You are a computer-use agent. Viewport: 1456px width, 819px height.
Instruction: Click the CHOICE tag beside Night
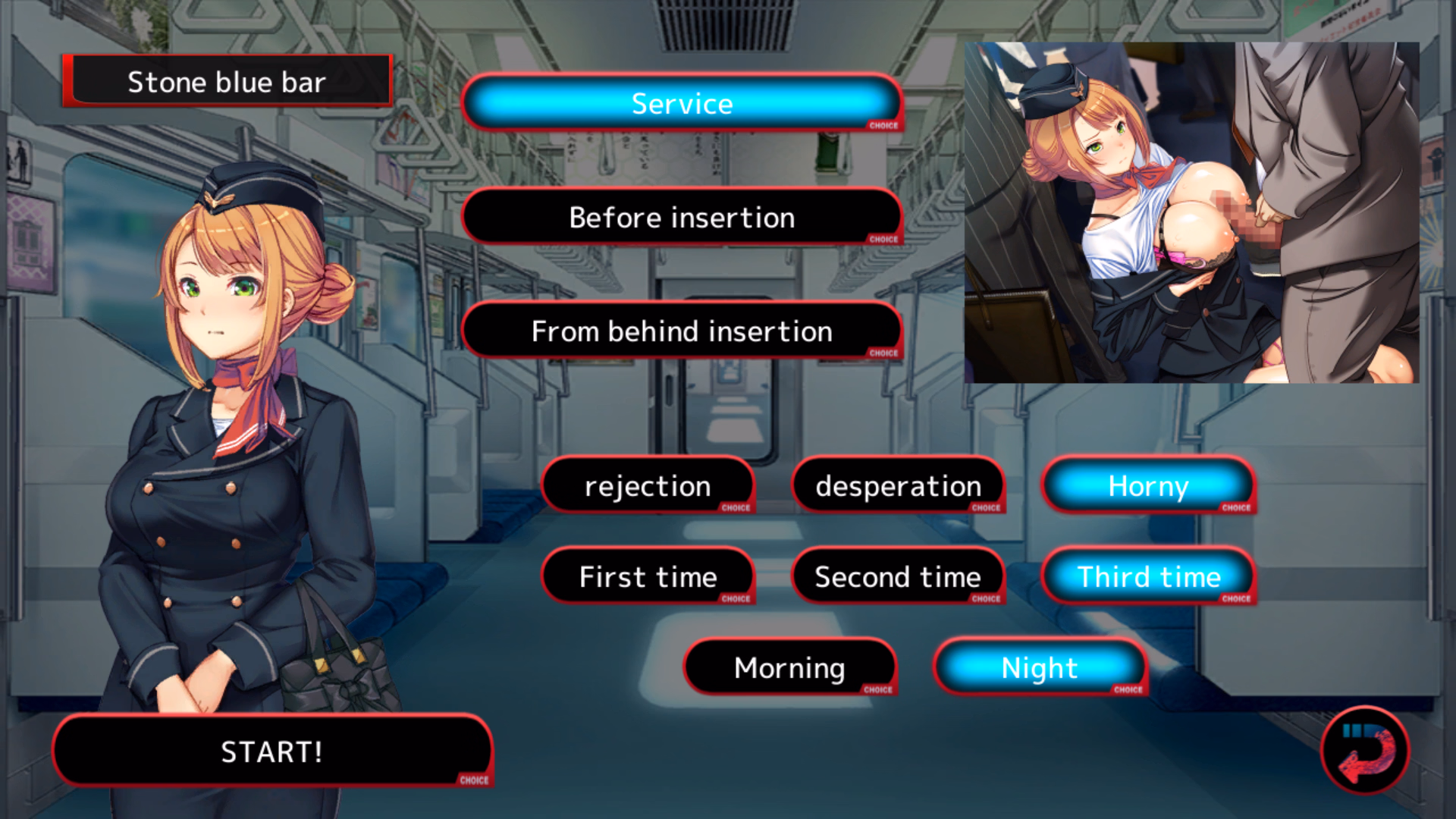pyautogui.click(x=1126, y=690)
